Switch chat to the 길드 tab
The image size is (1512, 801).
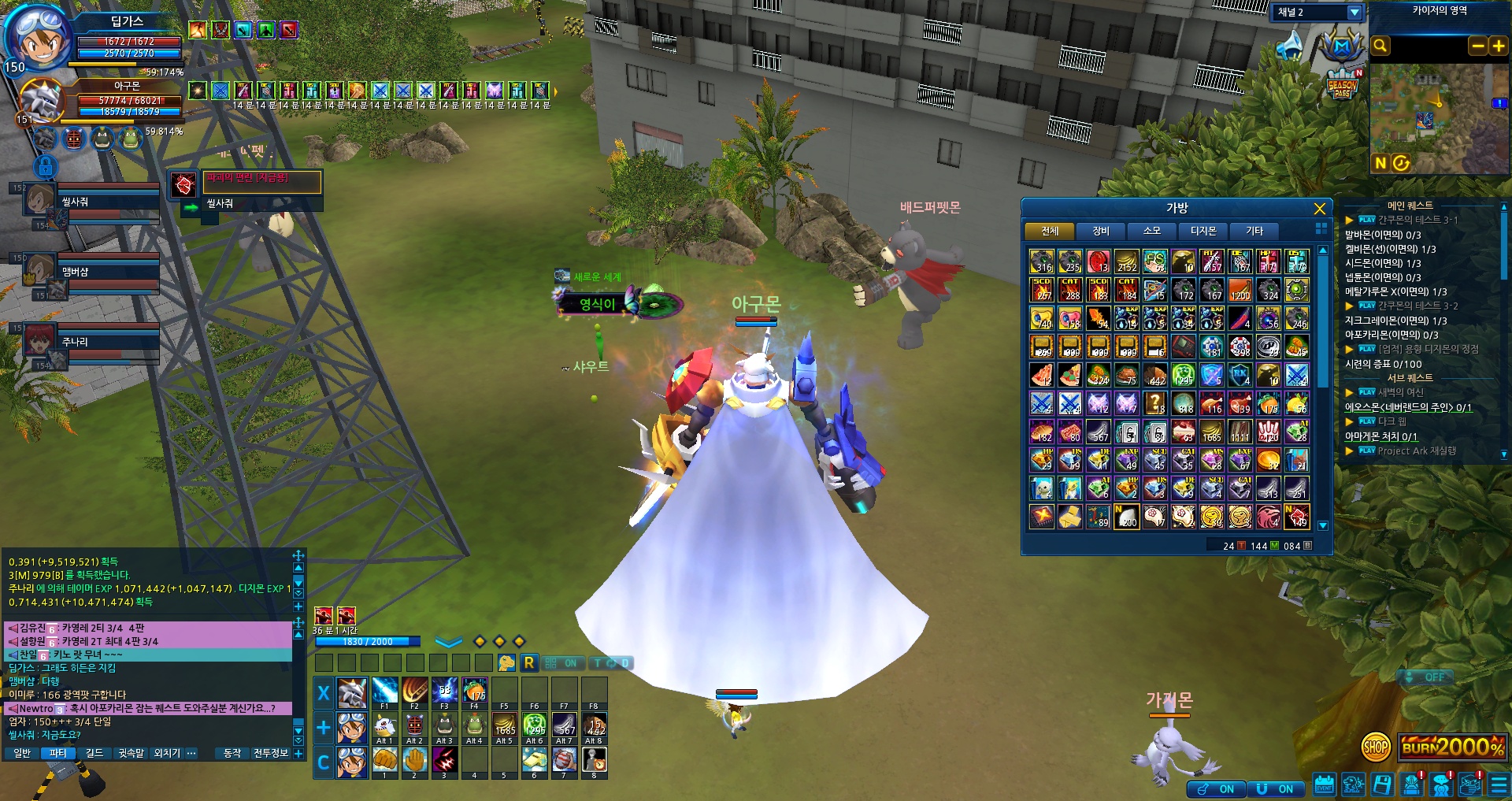94,753
